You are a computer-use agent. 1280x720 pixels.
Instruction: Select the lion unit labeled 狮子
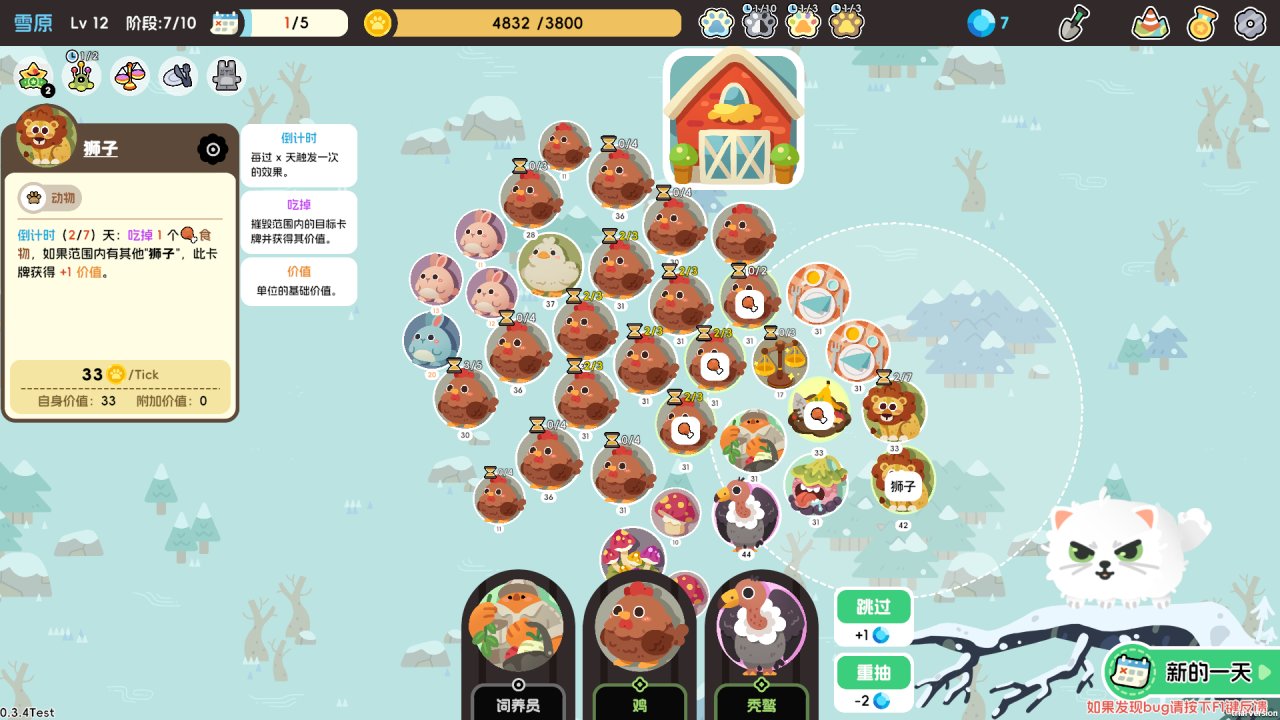[x=902, y=481]
